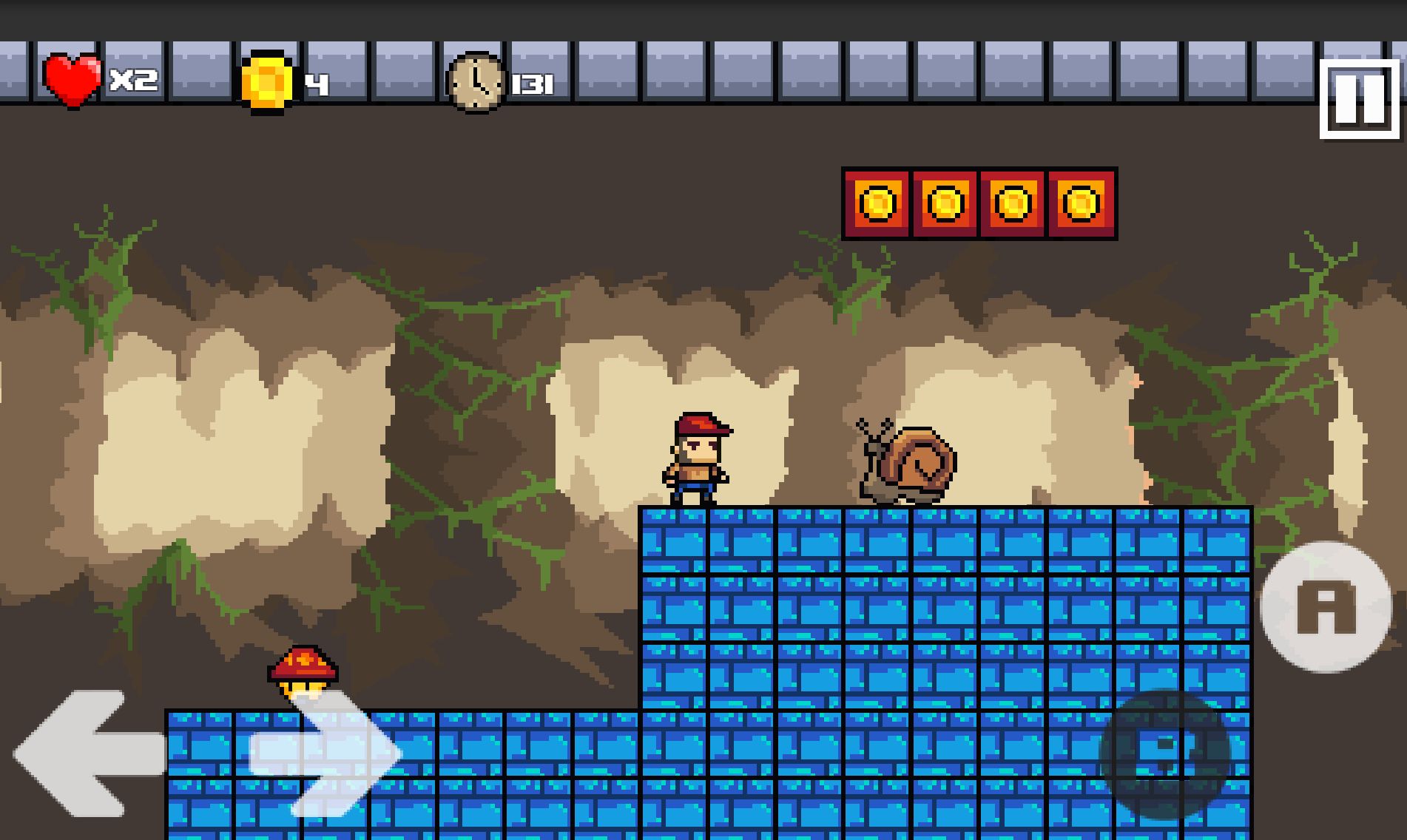Tap the right arrow movement control
The width and height of the screenshot is (1407, 840).
click(x=329, y=754)
